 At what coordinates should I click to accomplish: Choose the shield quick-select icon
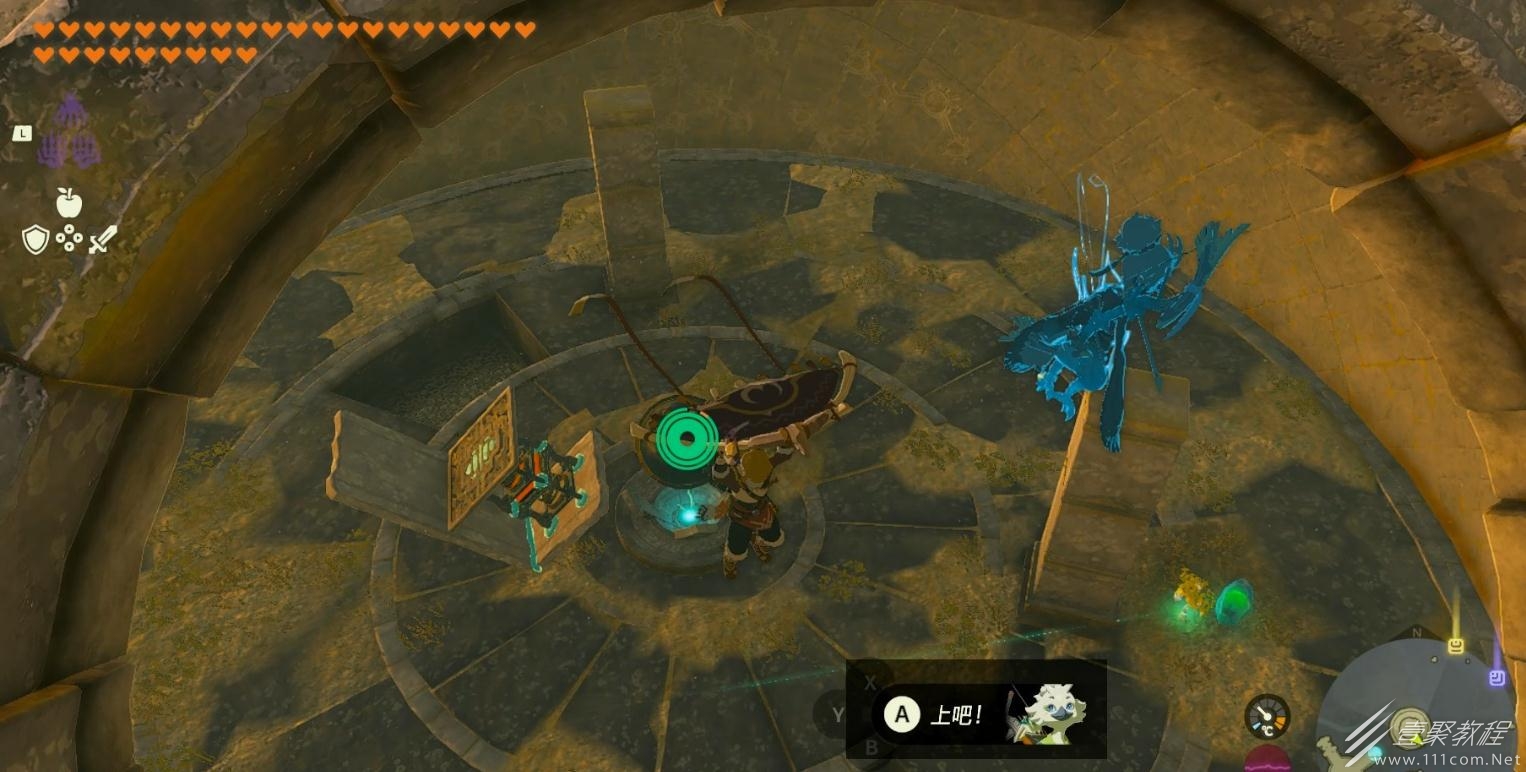[35, 239]
